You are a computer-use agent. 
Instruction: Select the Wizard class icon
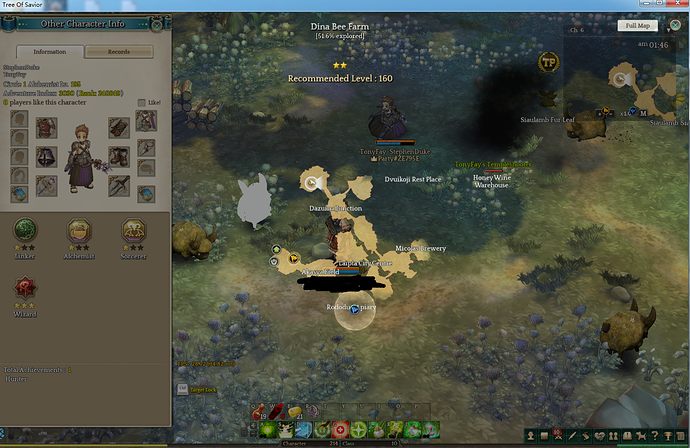(25, 289)
